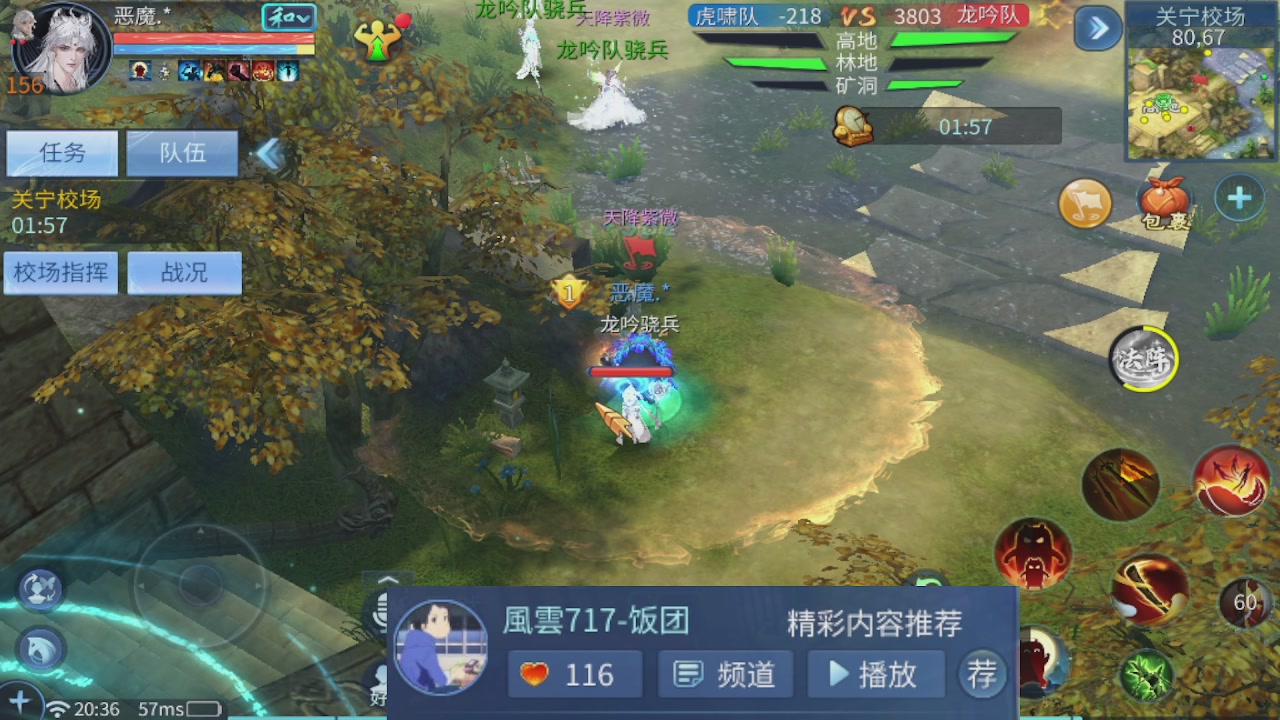This screenshot has height=720, width=1280.
Task: Click the orange flag auto-path icon
Action: [1085, 202]
